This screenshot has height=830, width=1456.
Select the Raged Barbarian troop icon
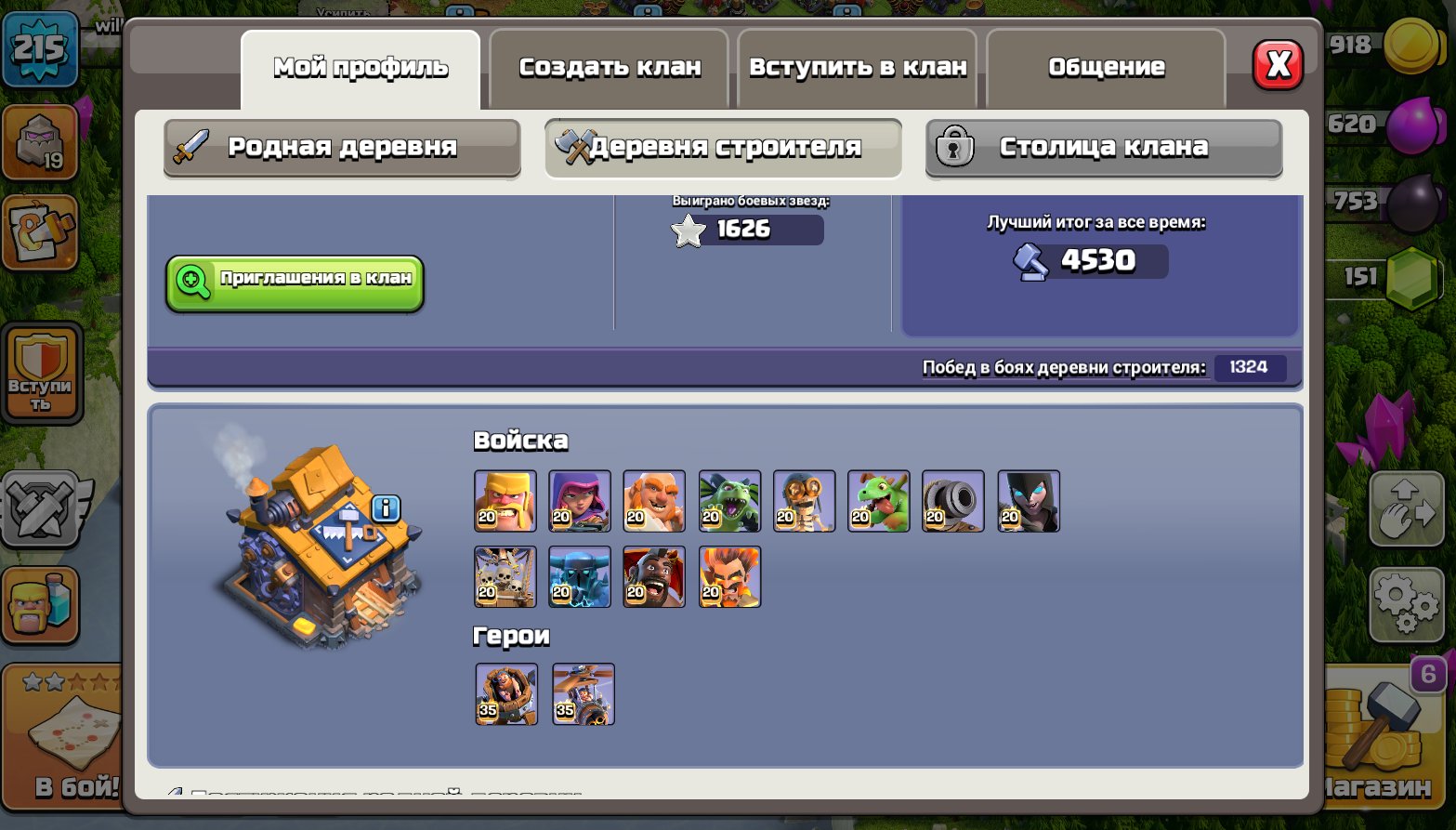pyautogui.click(x=505, y=500)
